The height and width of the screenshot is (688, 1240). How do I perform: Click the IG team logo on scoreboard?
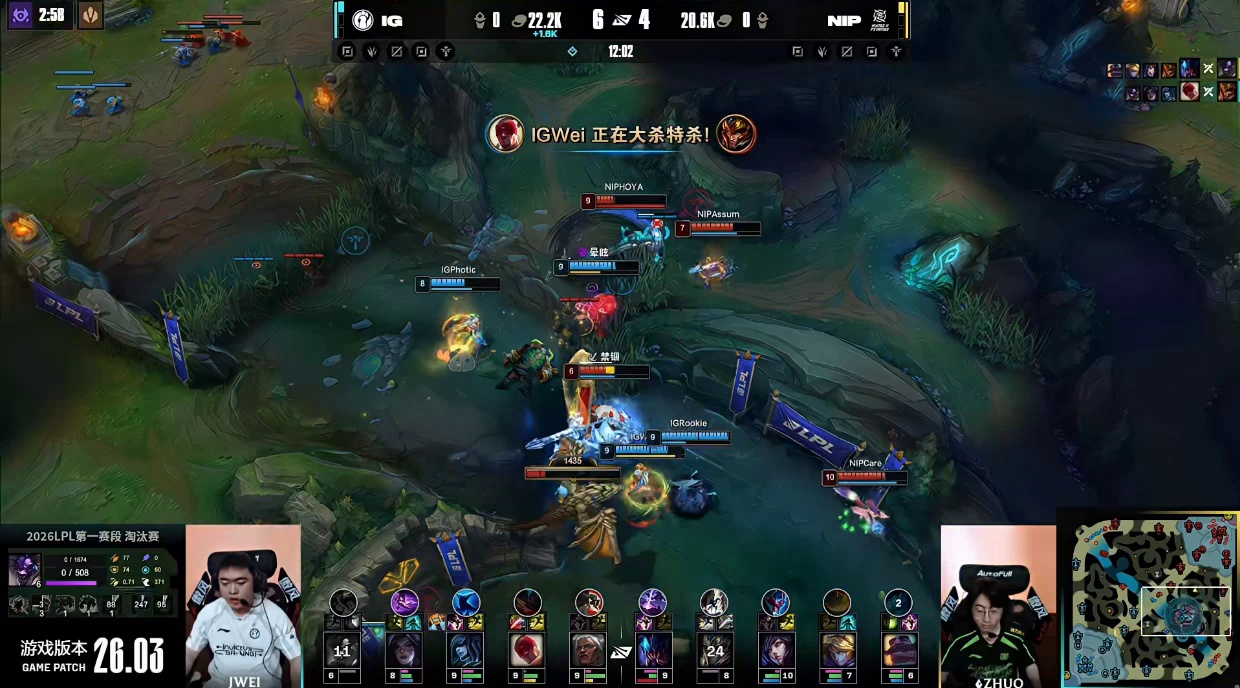click(x=362, y=20)
